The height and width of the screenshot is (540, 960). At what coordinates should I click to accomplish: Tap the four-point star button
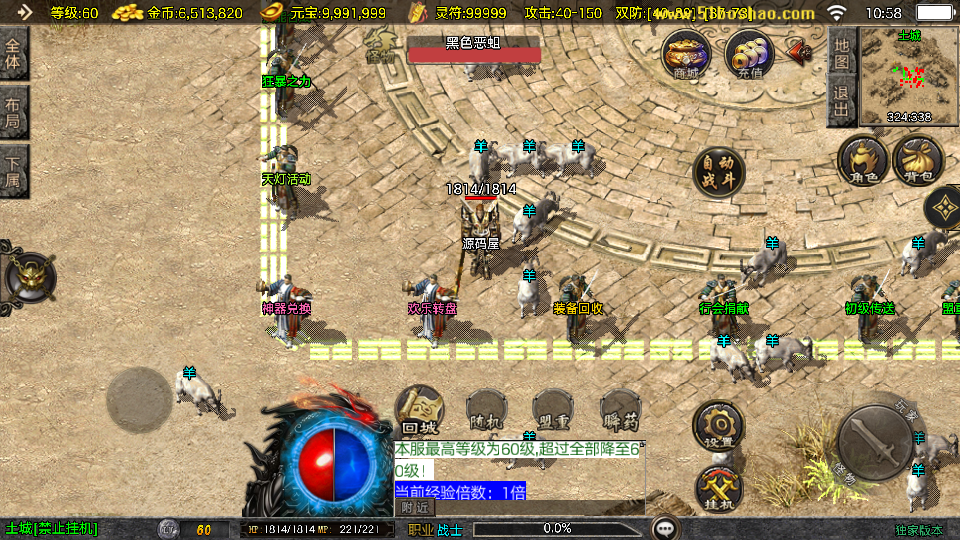[x=943, y=208]
